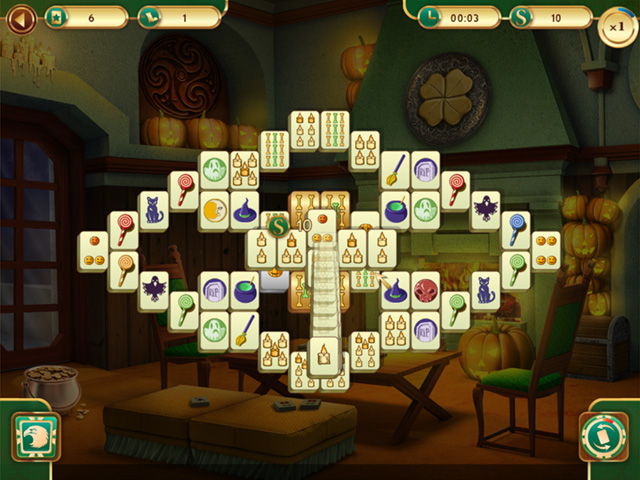
Task: Pick the witch hat tile beside the moon
Action: coord(244,211)
